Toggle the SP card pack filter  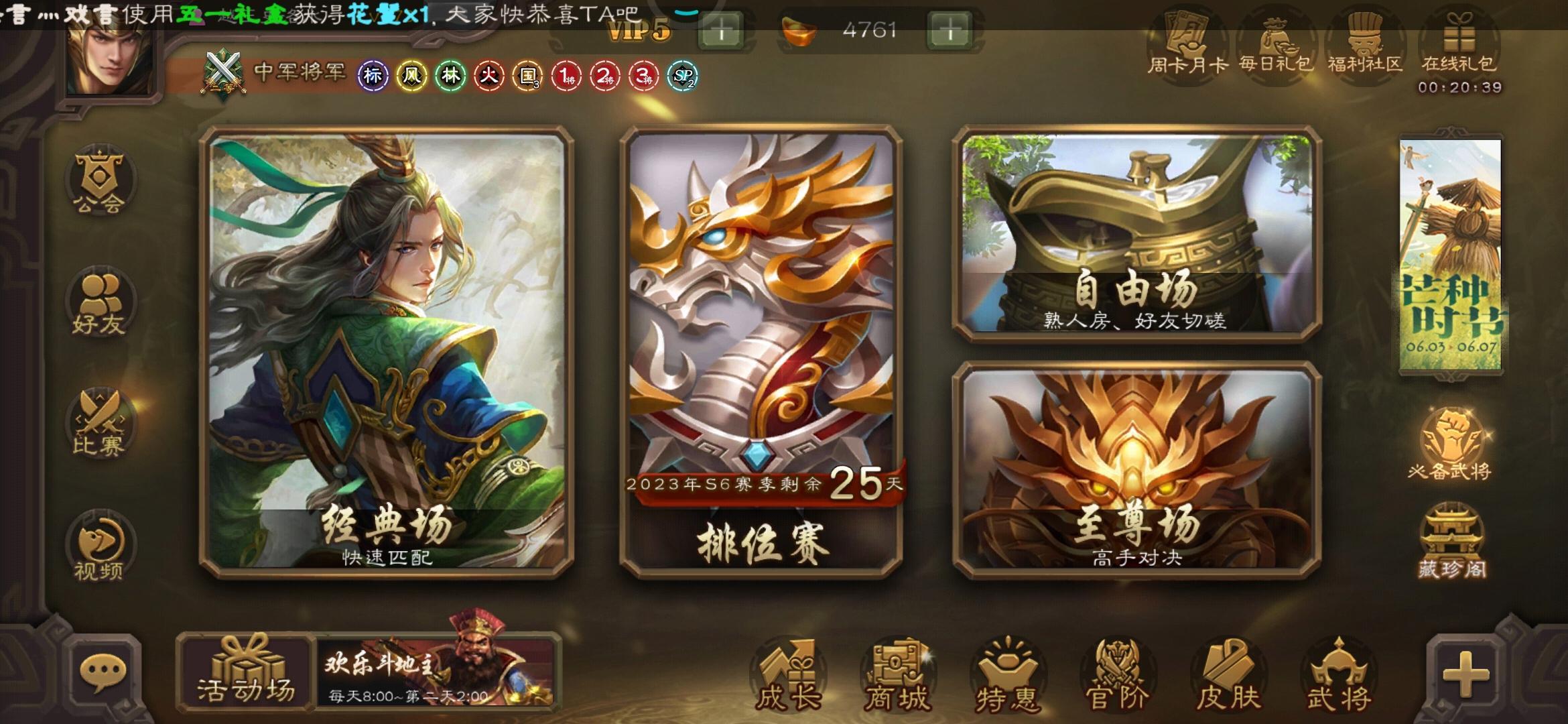684,76
